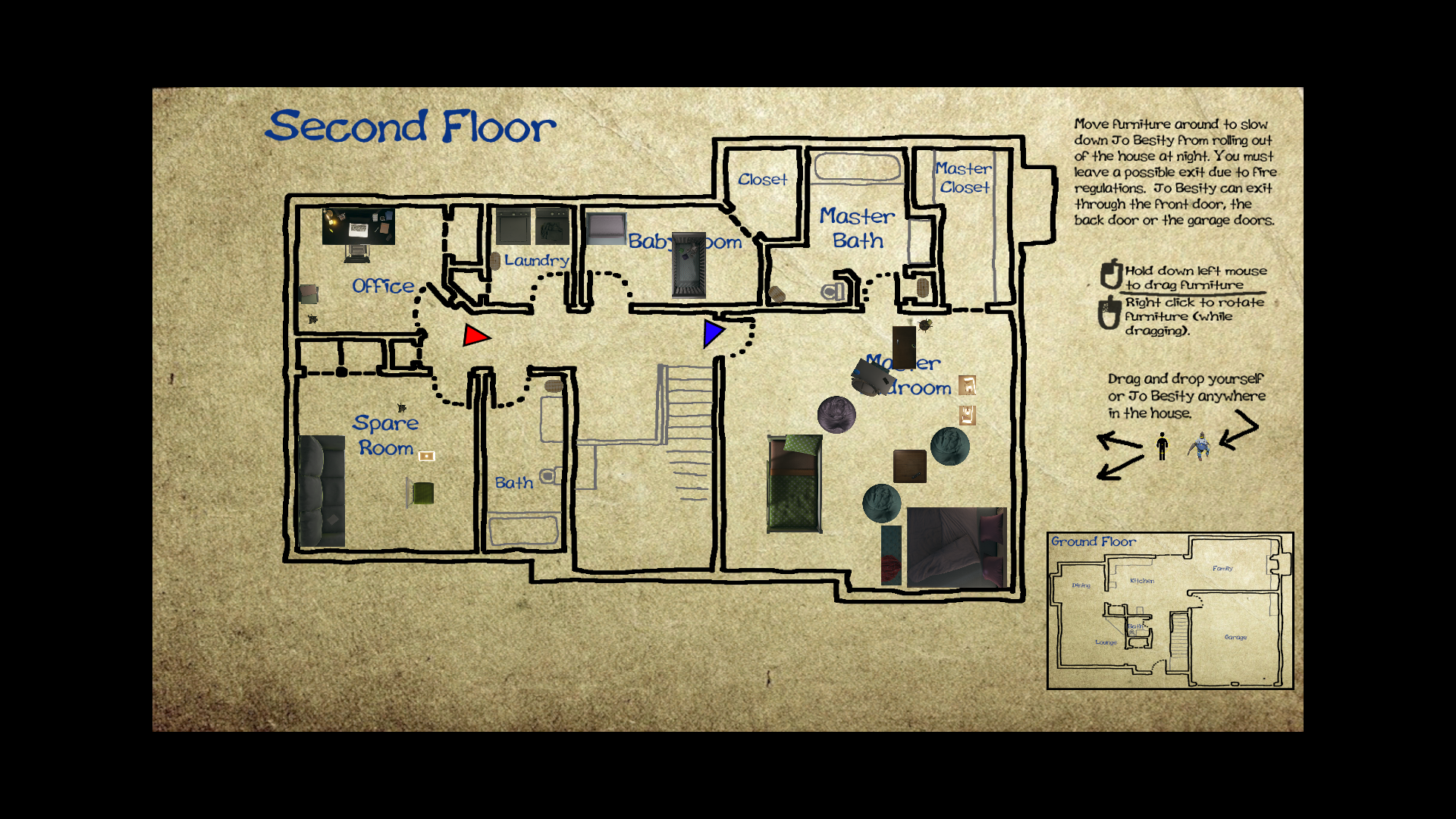Click the wooden bedside table in Master Bedroom
Screen dimensions: 1456x819
pyautogui.click(x=908, y=464)
